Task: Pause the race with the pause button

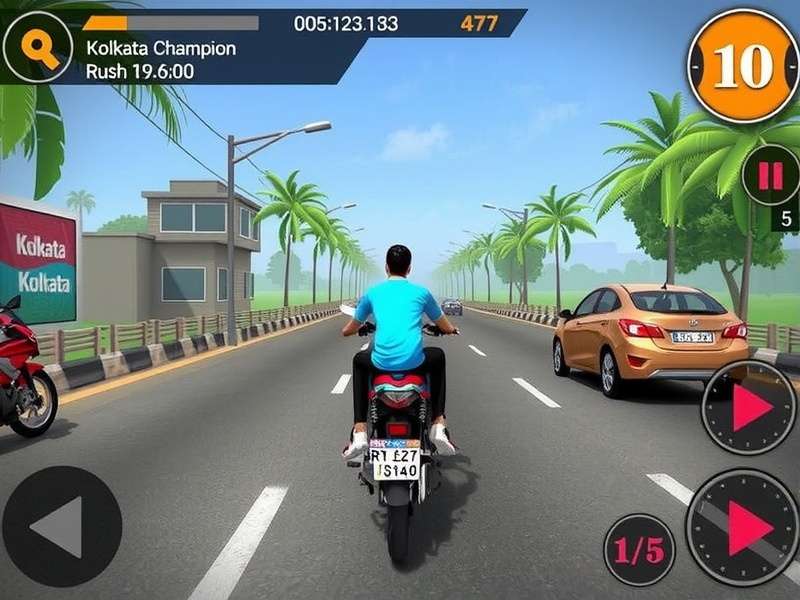Action: click(x=770, y=176)
